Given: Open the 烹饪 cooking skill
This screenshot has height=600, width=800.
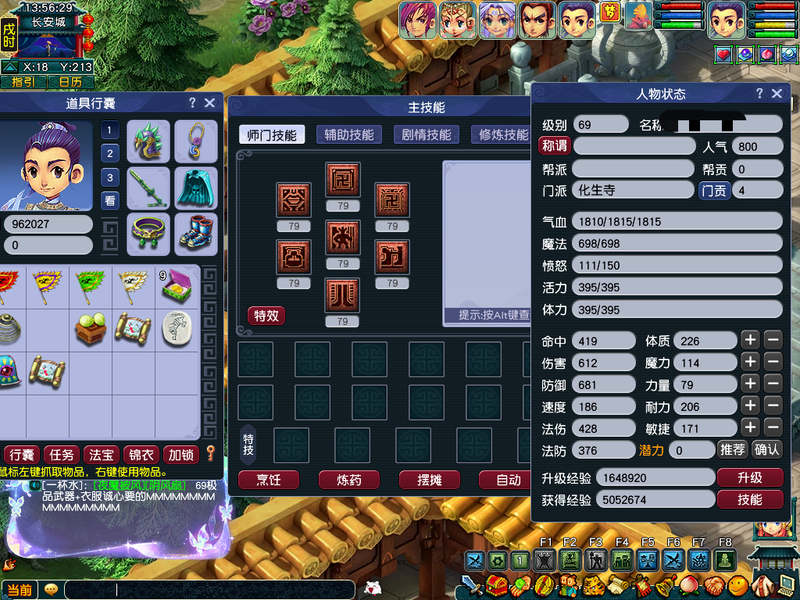Looking at the screenshot, I should click(269, 480).
